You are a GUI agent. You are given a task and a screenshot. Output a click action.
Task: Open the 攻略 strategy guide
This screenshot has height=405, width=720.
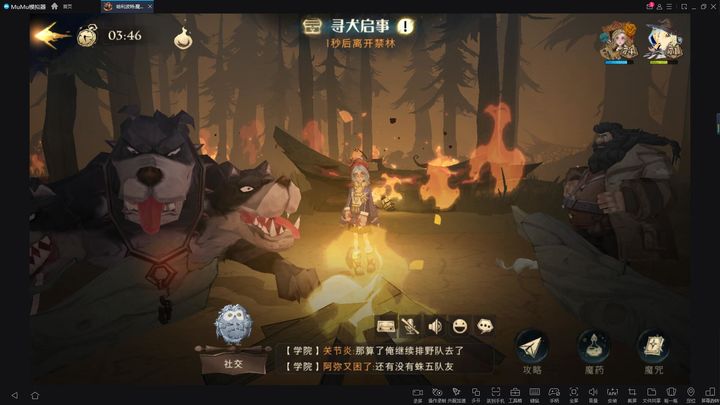tap(532, 351)
